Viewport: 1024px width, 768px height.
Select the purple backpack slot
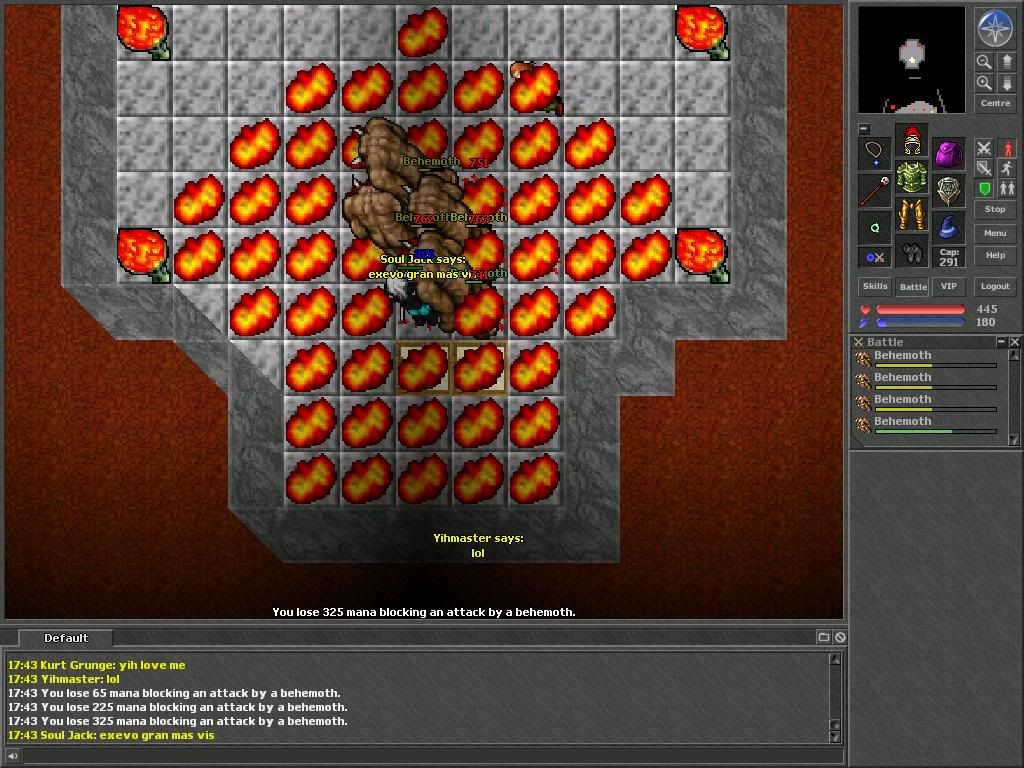[948, 154]
